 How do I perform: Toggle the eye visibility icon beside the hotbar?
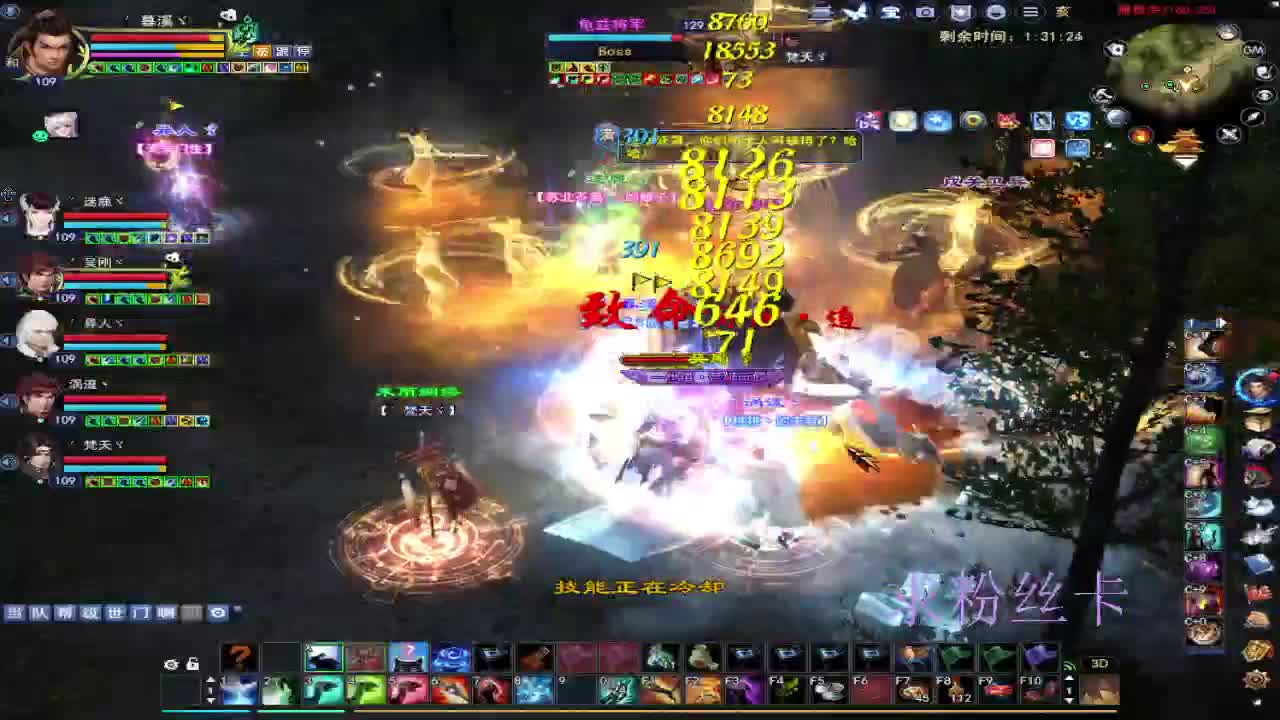tap(172, 665)
